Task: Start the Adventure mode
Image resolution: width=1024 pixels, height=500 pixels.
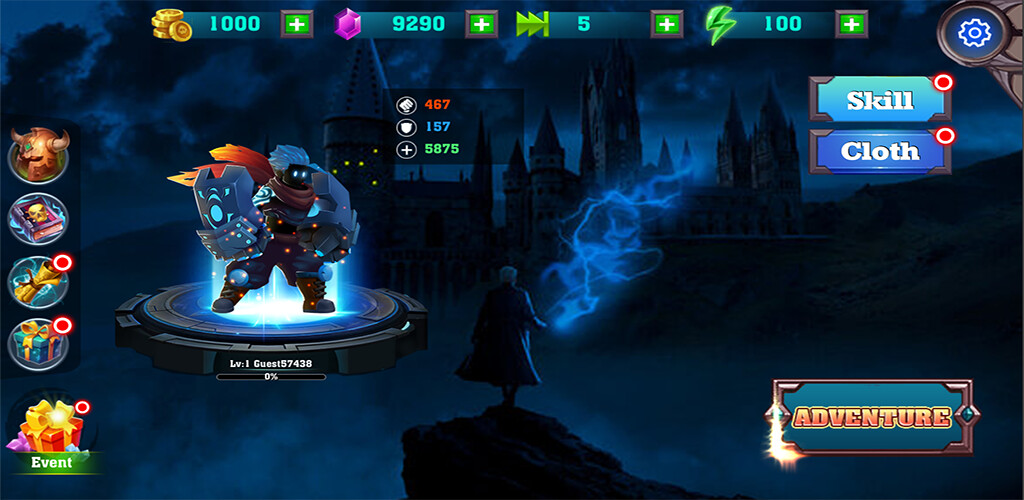Action: [x=872, y=416]
